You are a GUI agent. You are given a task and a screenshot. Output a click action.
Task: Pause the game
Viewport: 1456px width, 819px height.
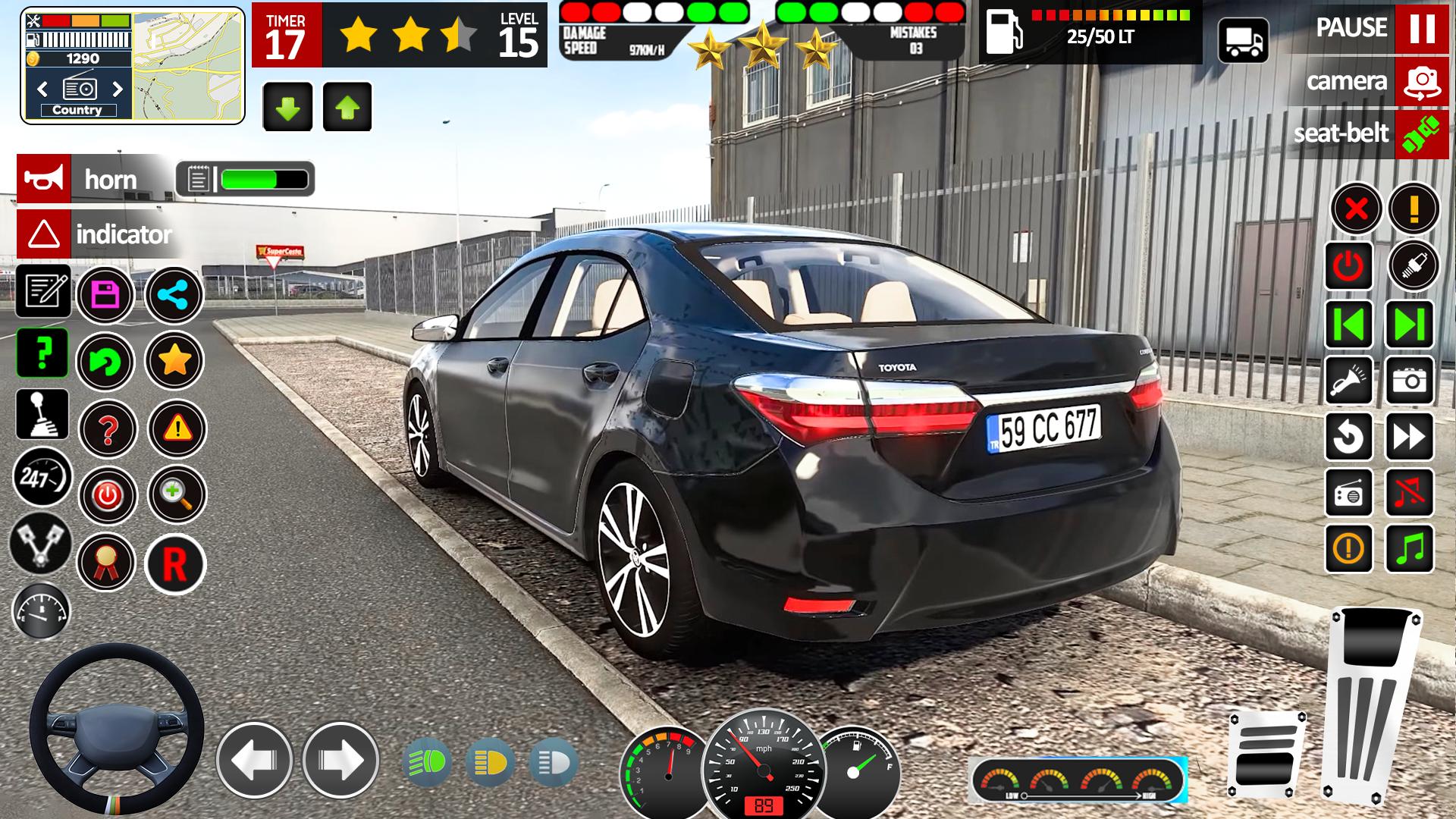point(1421,28)
